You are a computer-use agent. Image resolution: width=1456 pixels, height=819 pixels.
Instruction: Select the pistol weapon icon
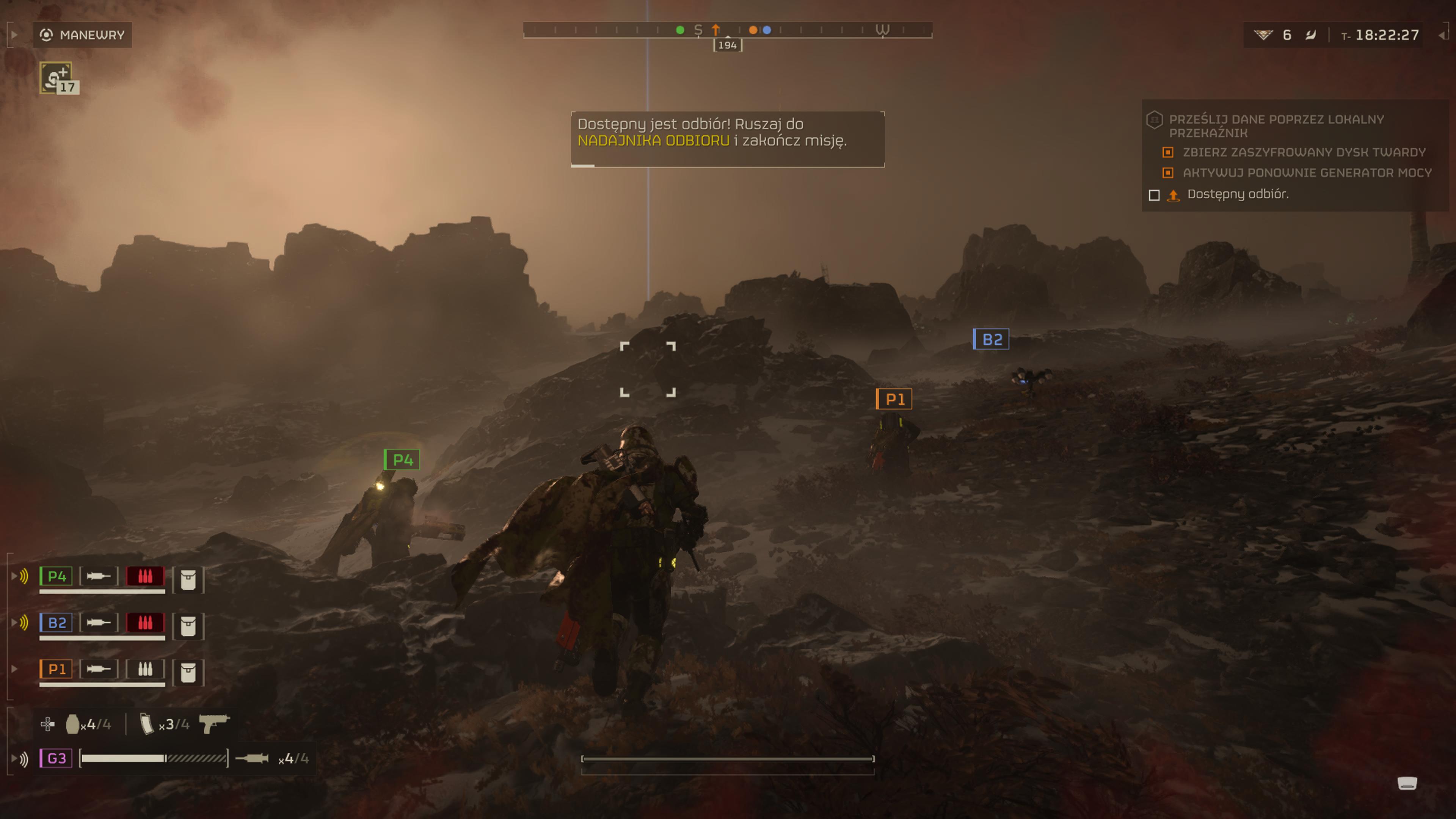pos(213,723)
